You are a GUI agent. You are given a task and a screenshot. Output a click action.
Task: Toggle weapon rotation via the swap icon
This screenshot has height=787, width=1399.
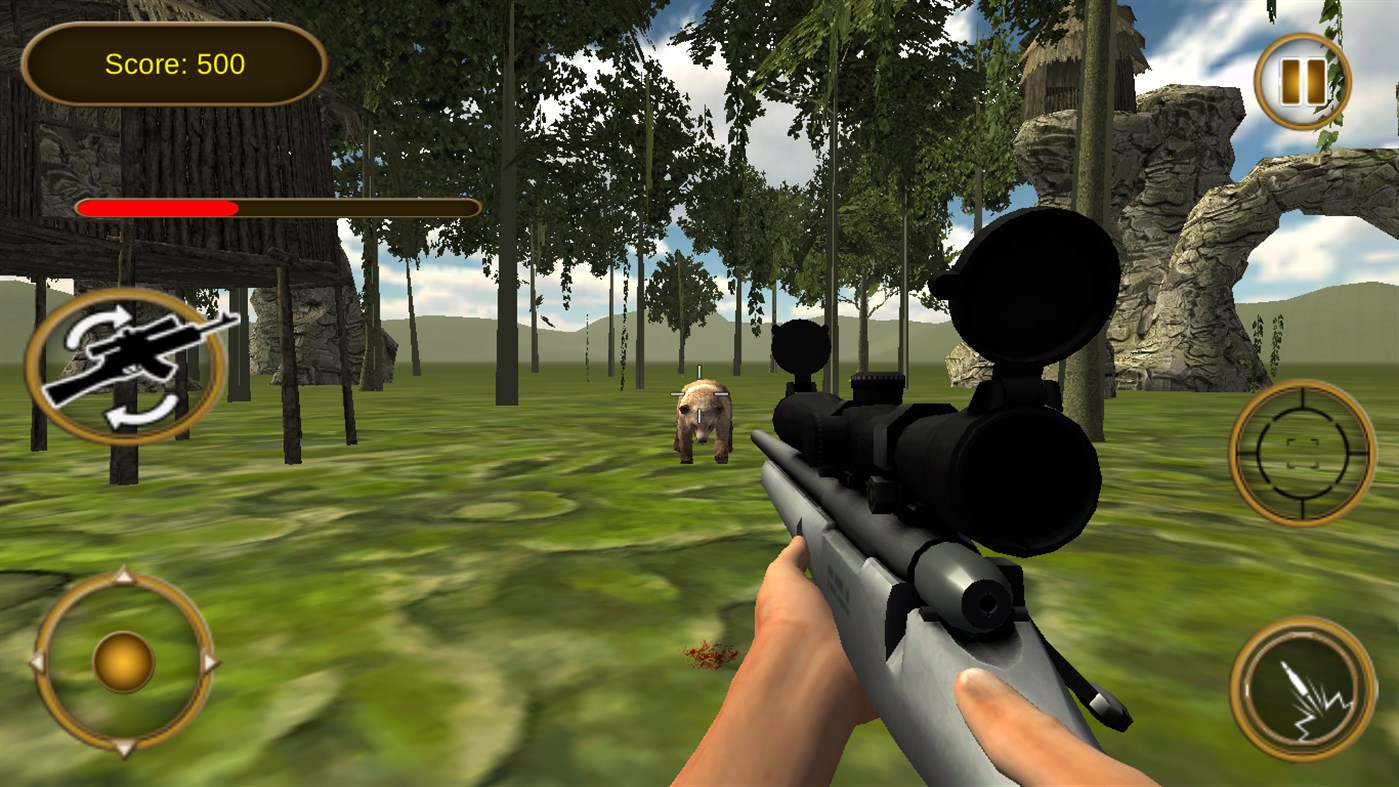127,365
